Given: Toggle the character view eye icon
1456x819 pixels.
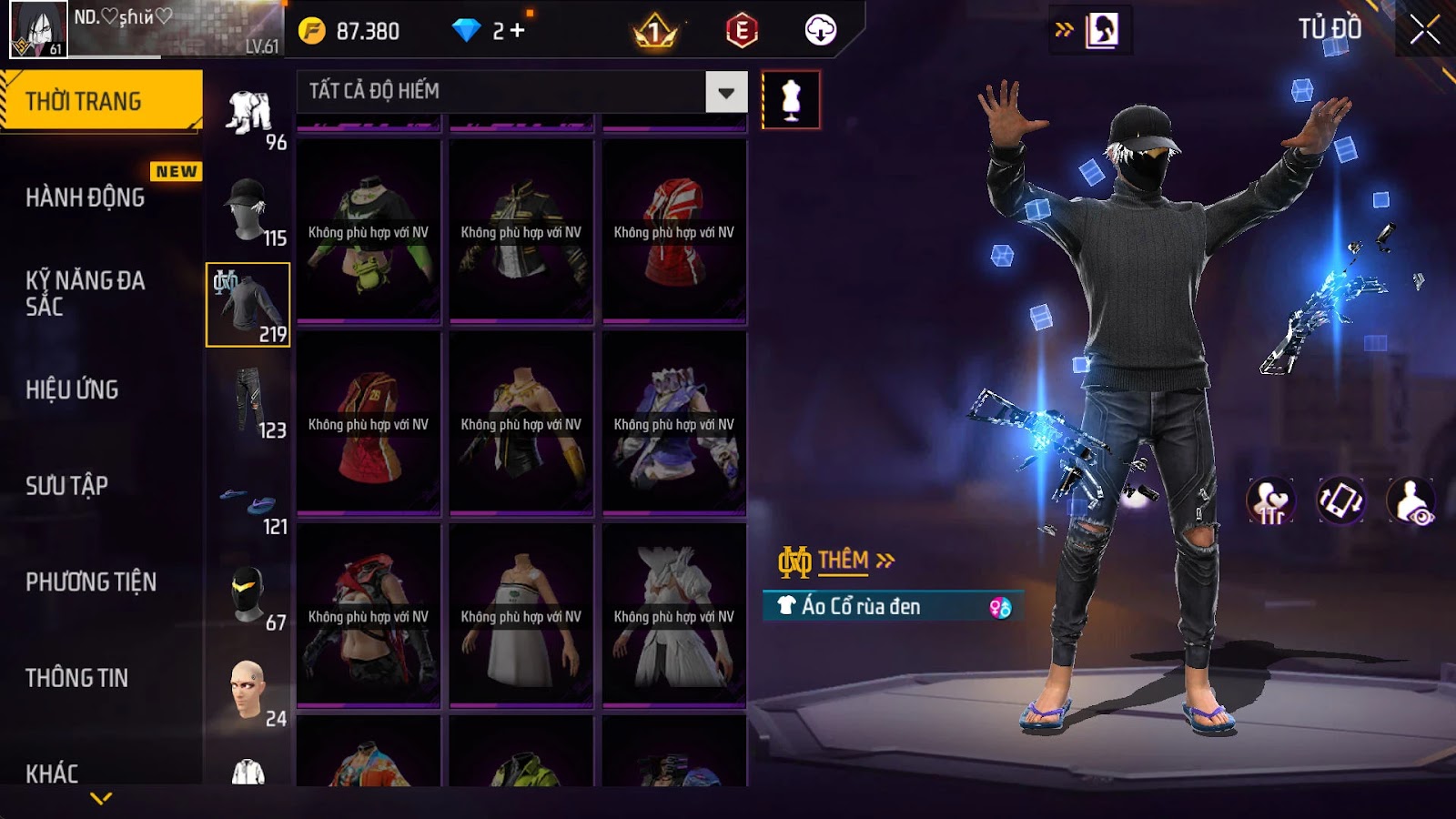Looking at the screenshot, I should coord(1411,501).
